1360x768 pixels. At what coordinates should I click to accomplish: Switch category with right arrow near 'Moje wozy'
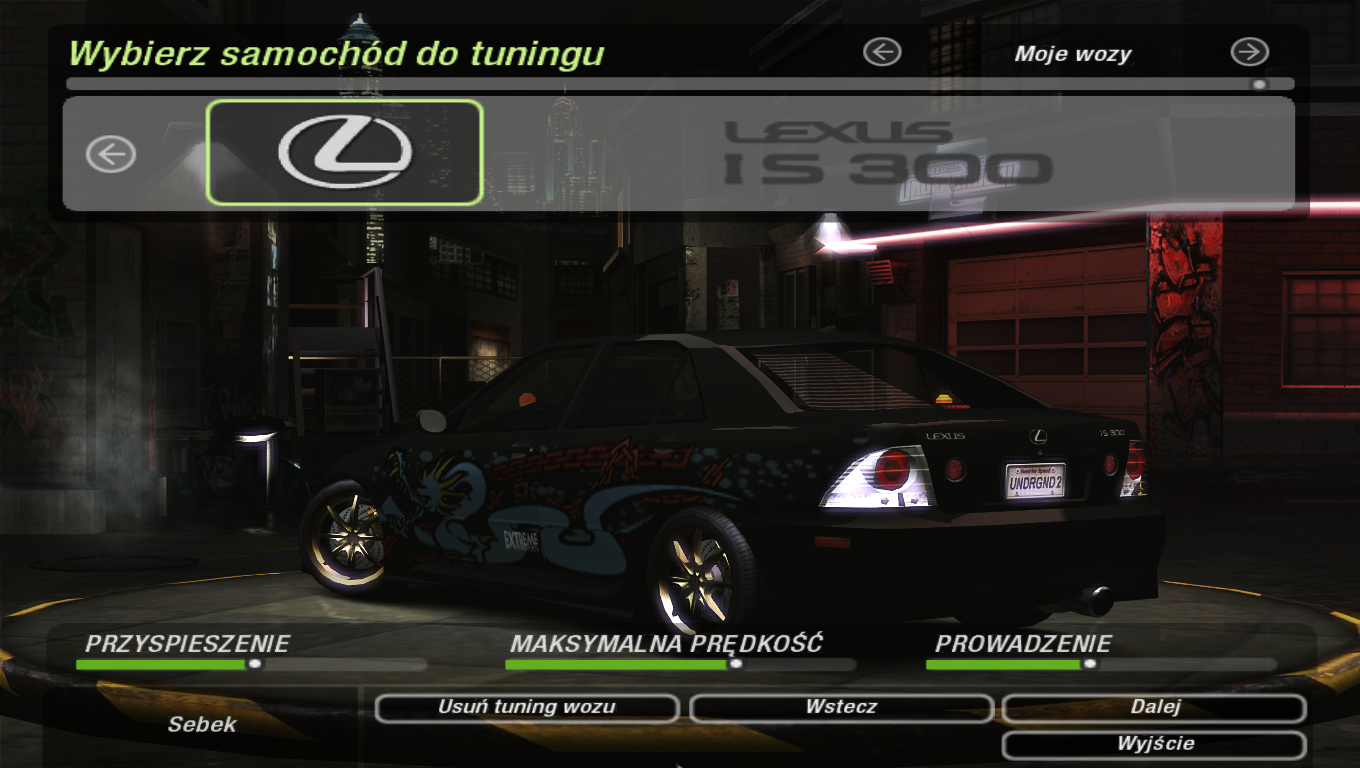pos(1249,52)
